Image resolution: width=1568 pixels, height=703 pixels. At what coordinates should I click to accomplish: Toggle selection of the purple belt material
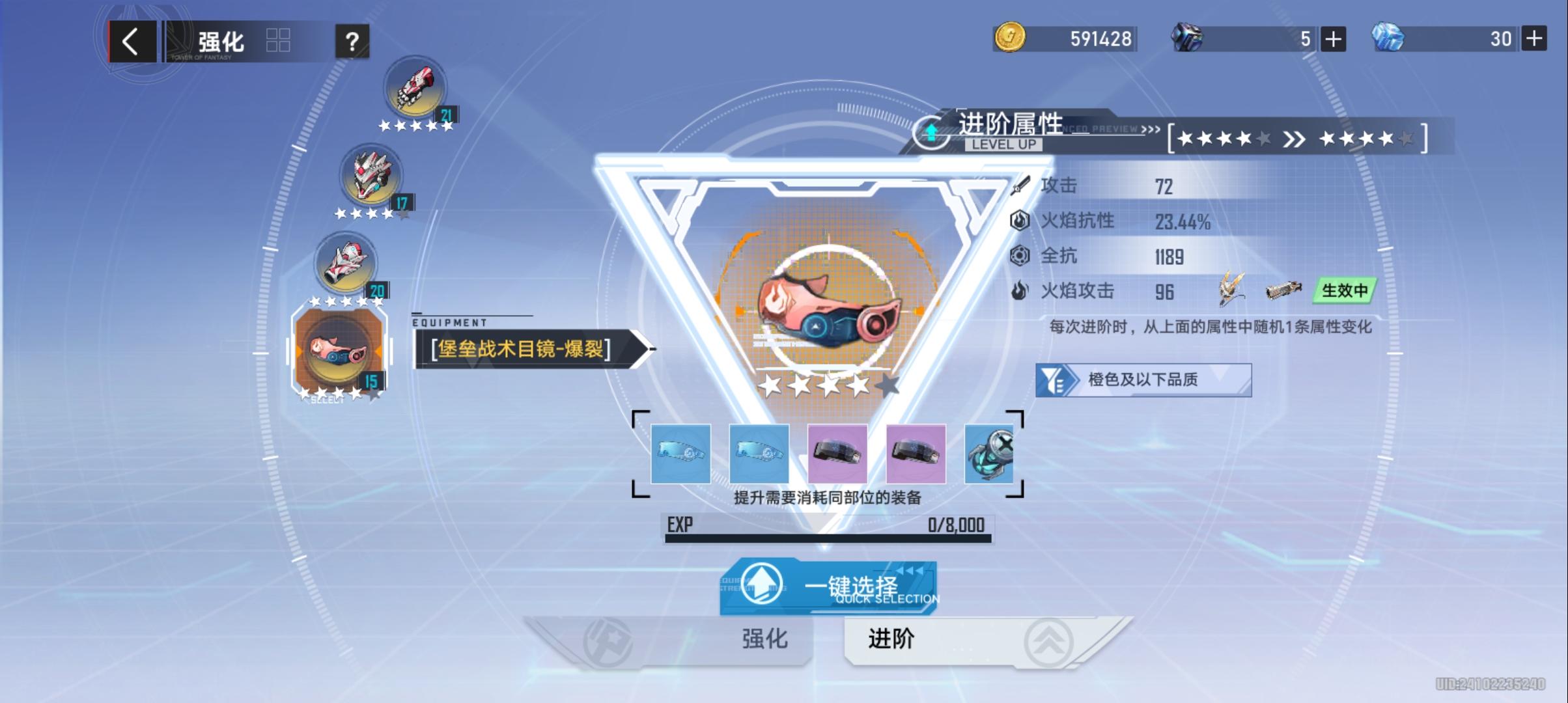click(837, 454)
